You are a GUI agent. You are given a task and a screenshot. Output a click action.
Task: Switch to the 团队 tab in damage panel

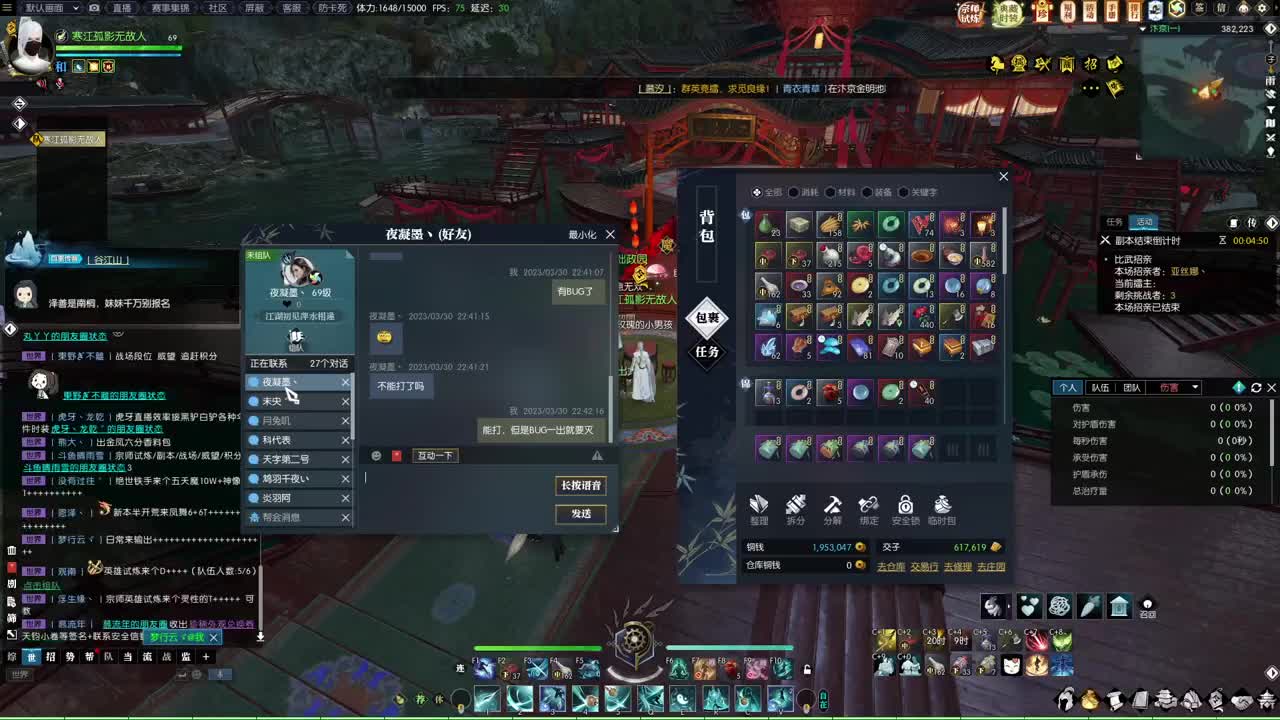(1132, 388)
